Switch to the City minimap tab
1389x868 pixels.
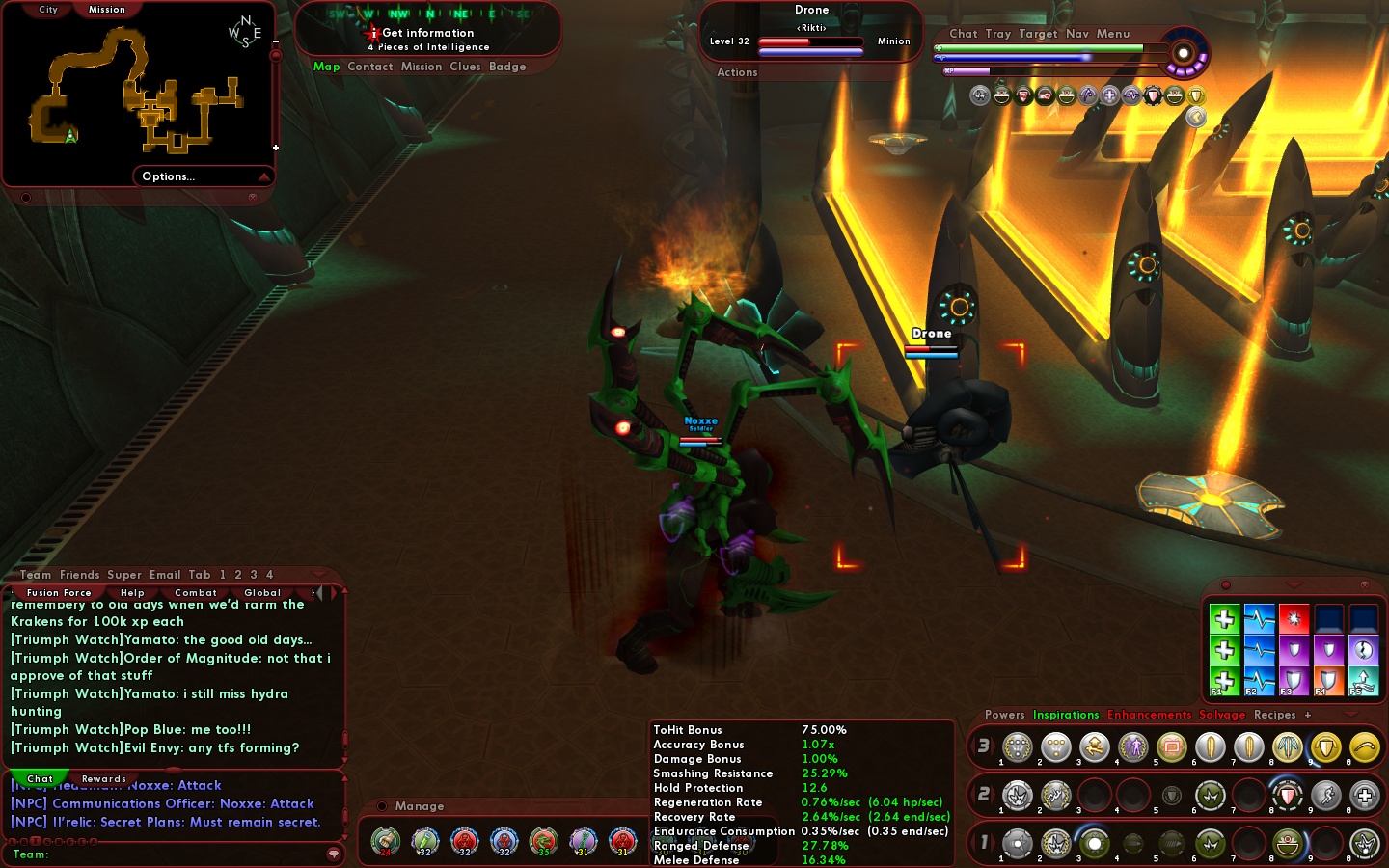coord(48,10)
